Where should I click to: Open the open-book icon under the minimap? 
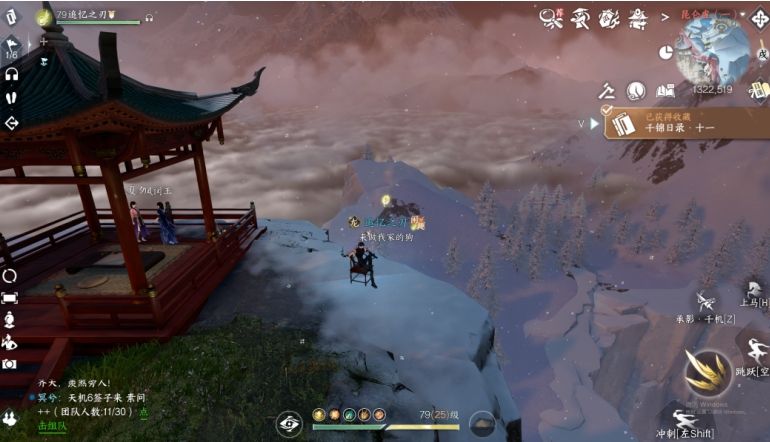(x=666, y=90)
